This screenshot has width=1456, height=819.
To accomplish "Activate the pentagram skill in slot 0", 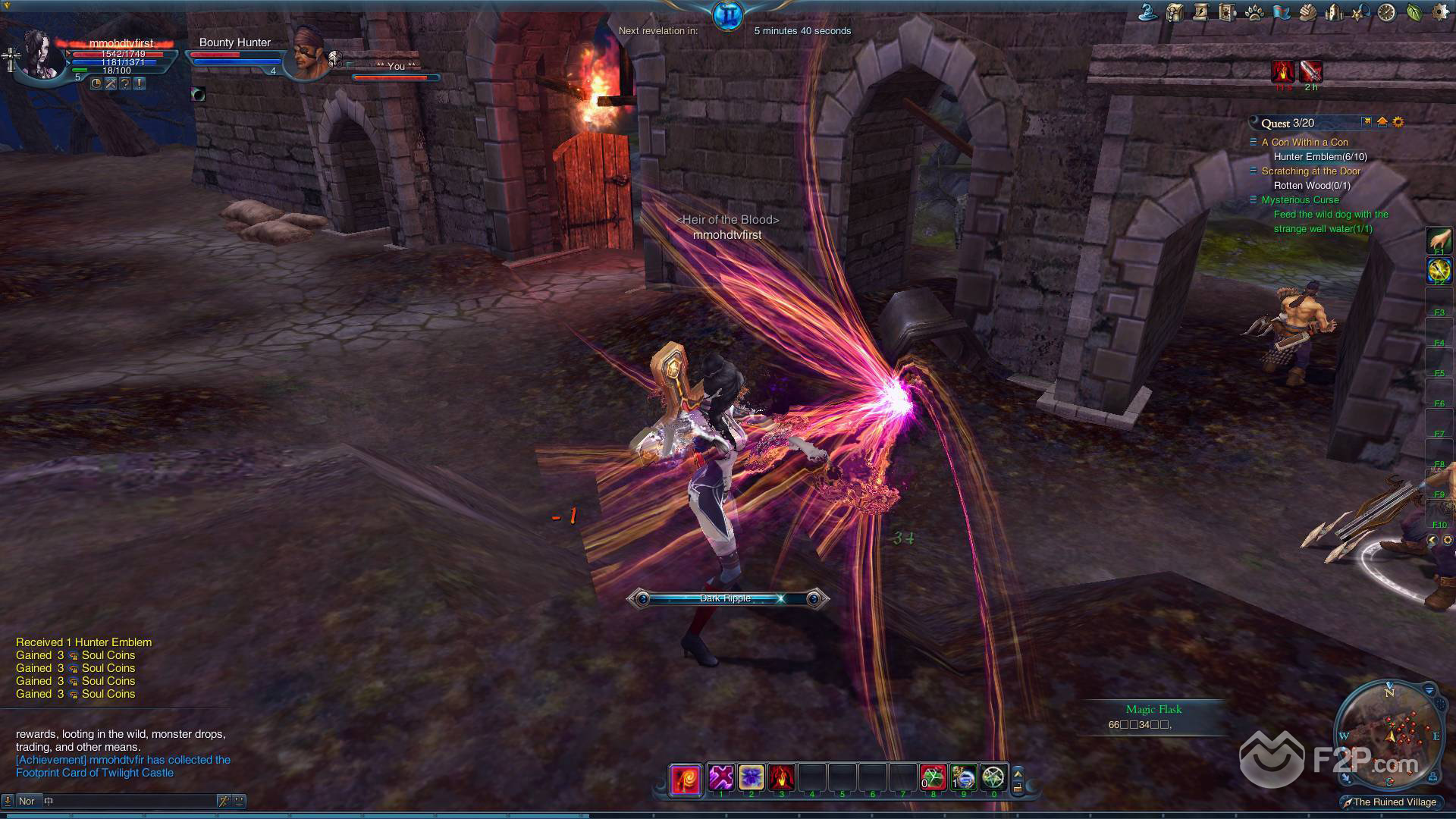I will [993, 777].
